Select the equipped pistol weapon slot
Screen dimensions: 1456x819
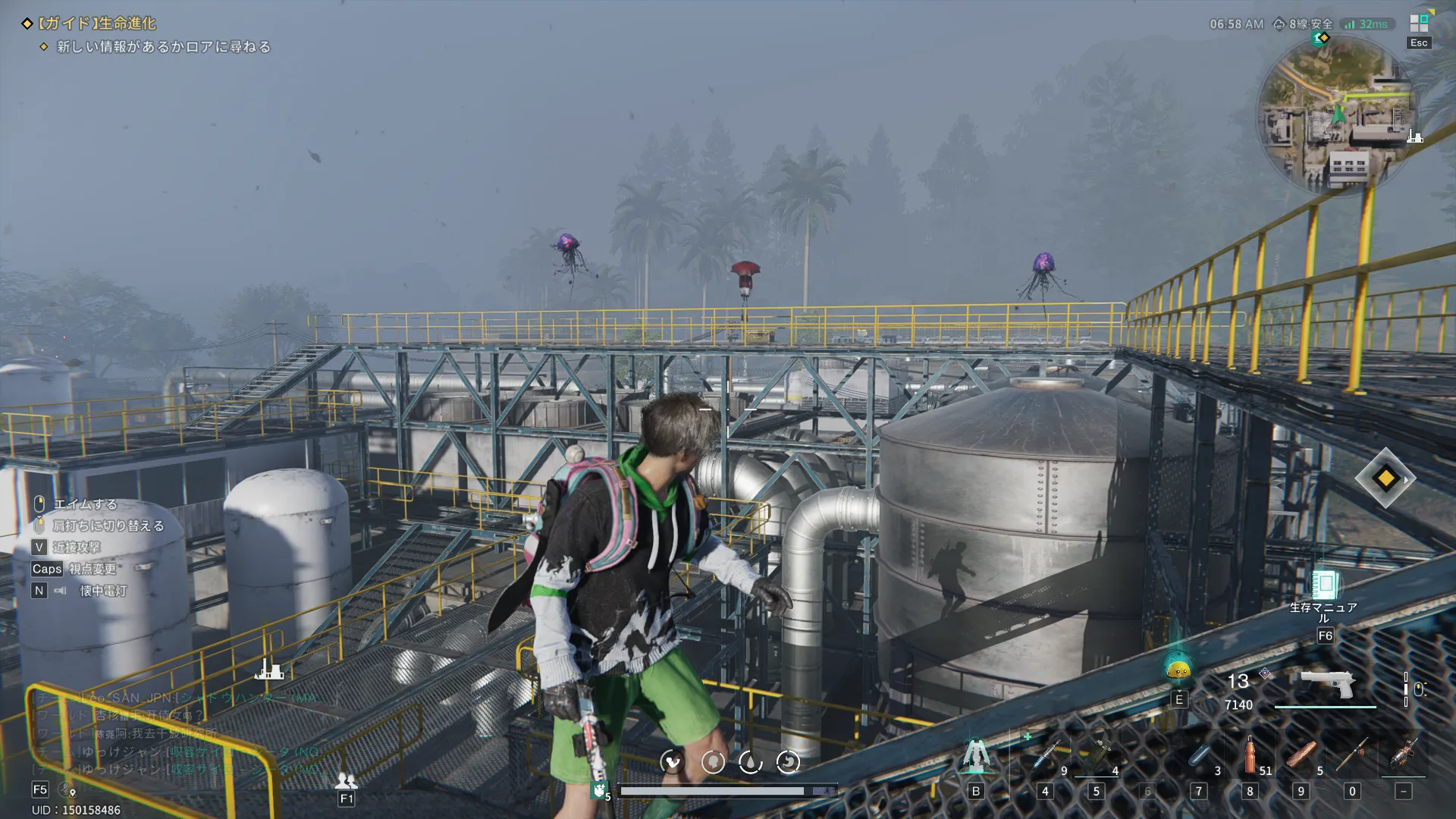[1326, 685]
